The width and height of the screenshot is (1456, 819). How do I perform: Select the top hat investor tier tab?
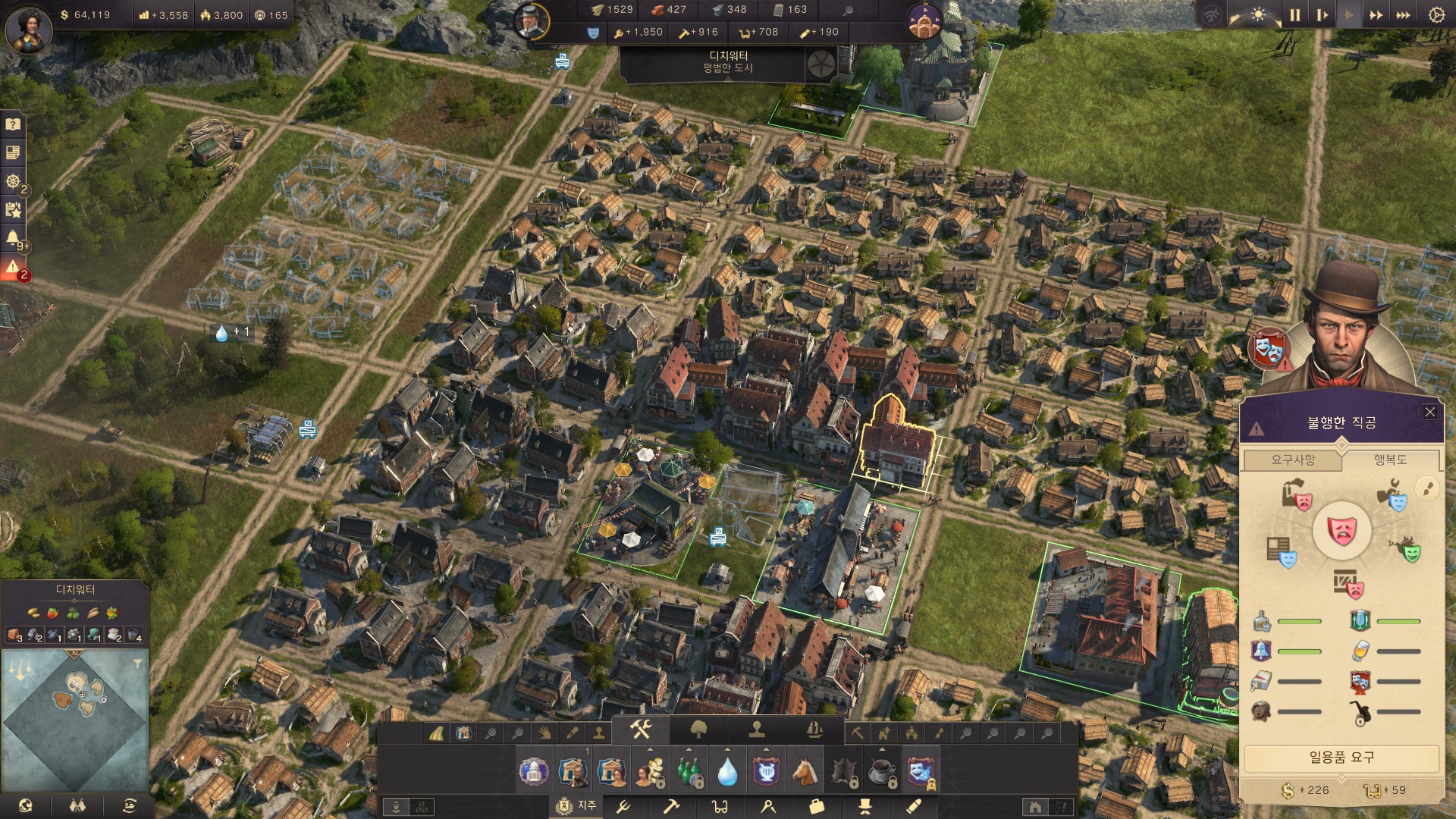point(864,806)
